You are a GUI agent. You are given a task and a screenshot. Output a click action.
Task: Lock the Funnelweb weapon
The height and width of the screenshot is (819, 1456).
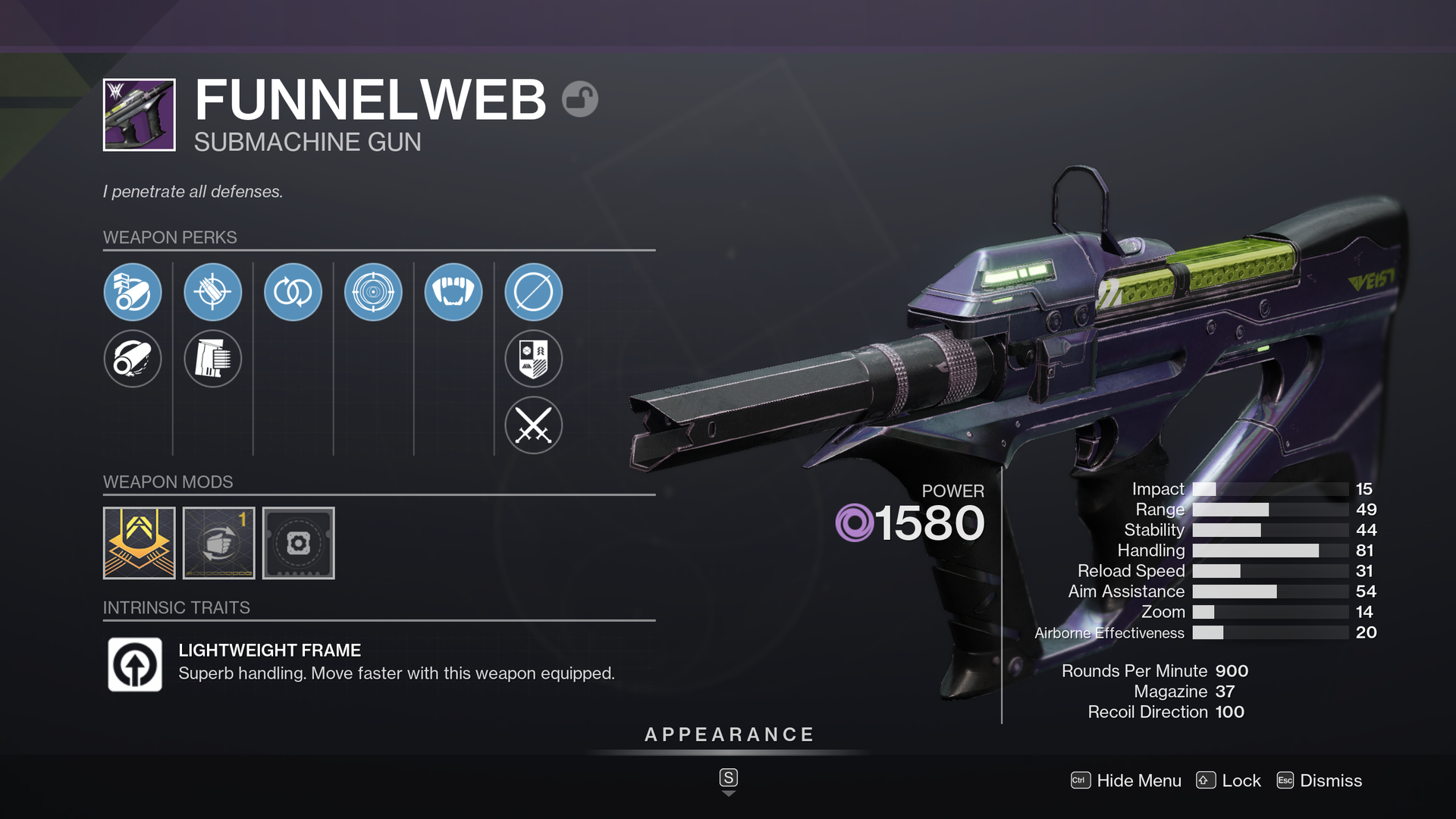(1228, 780)
